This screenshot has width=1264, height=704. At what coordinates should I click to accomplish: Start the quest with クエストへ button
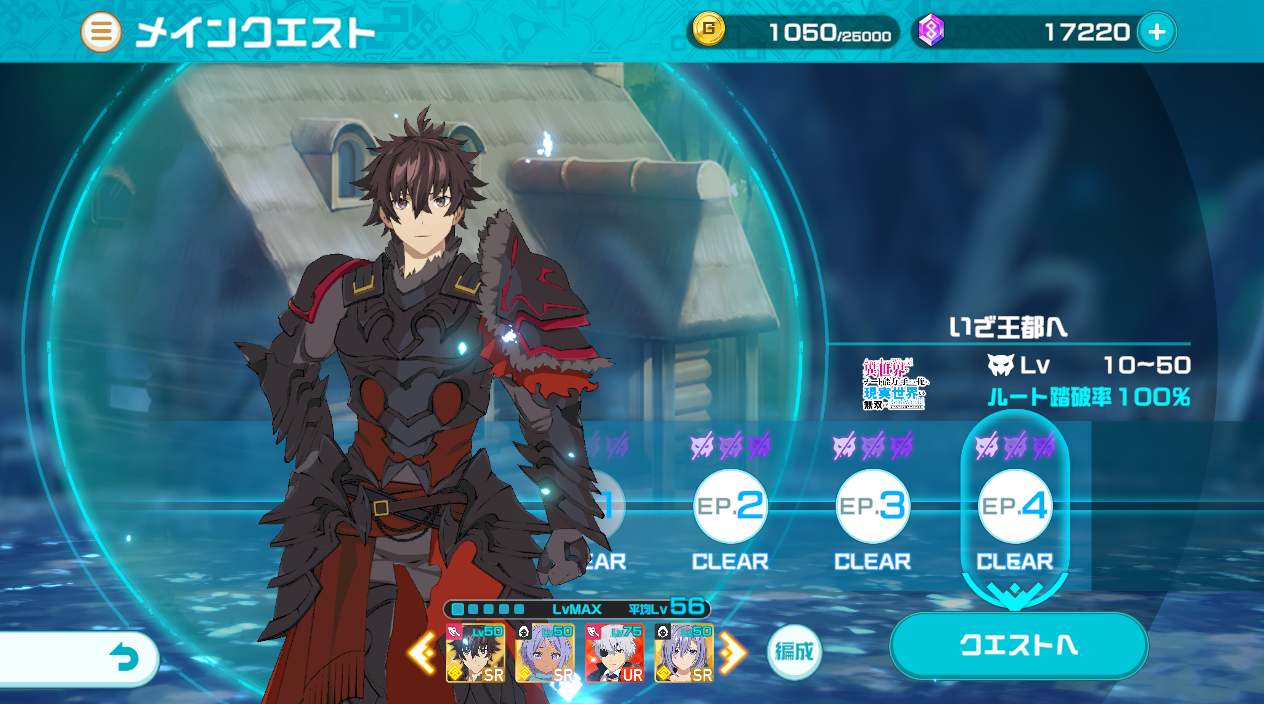1018,645
